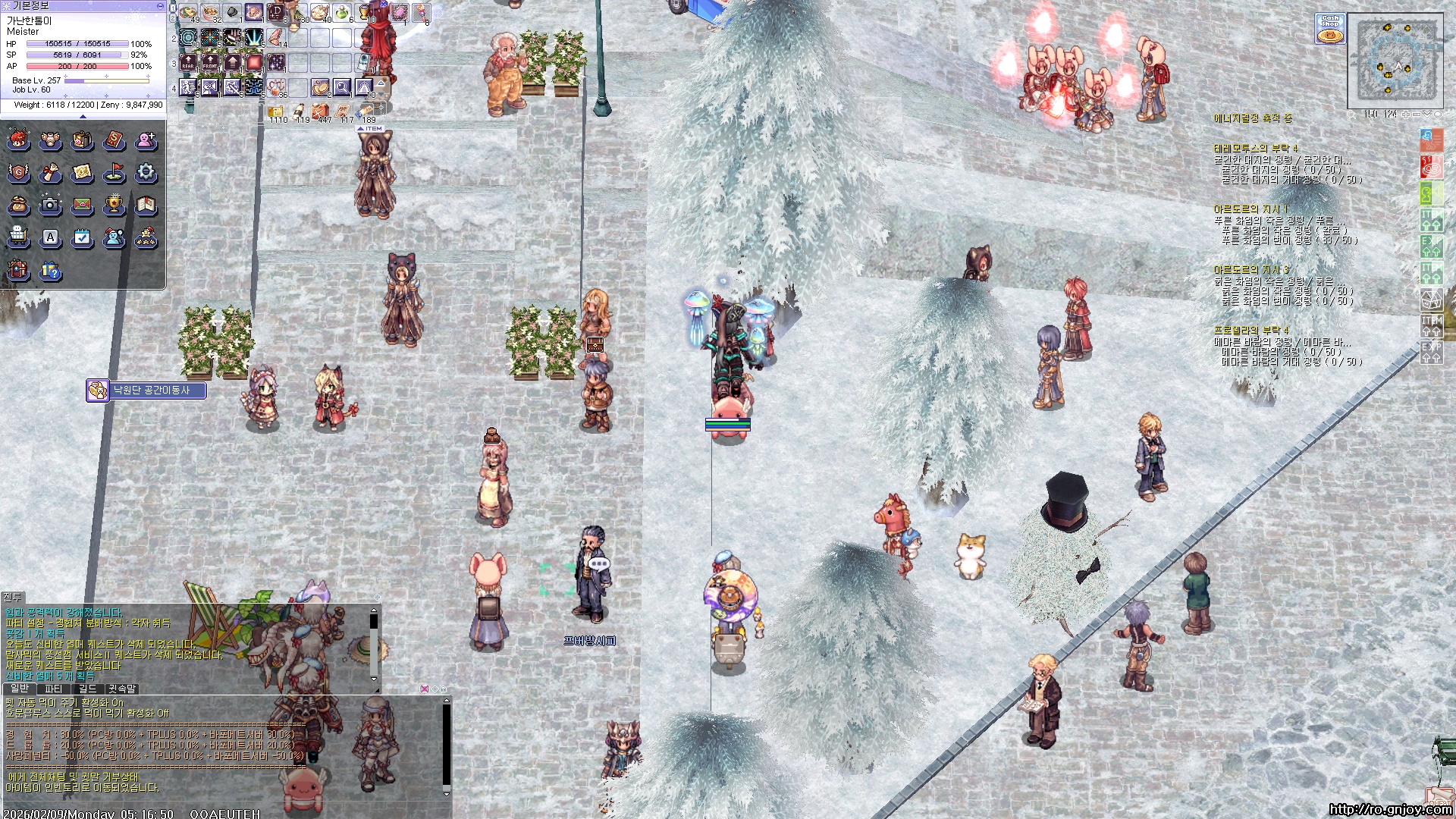Select the 전투 battle log tab

point(12,597)
